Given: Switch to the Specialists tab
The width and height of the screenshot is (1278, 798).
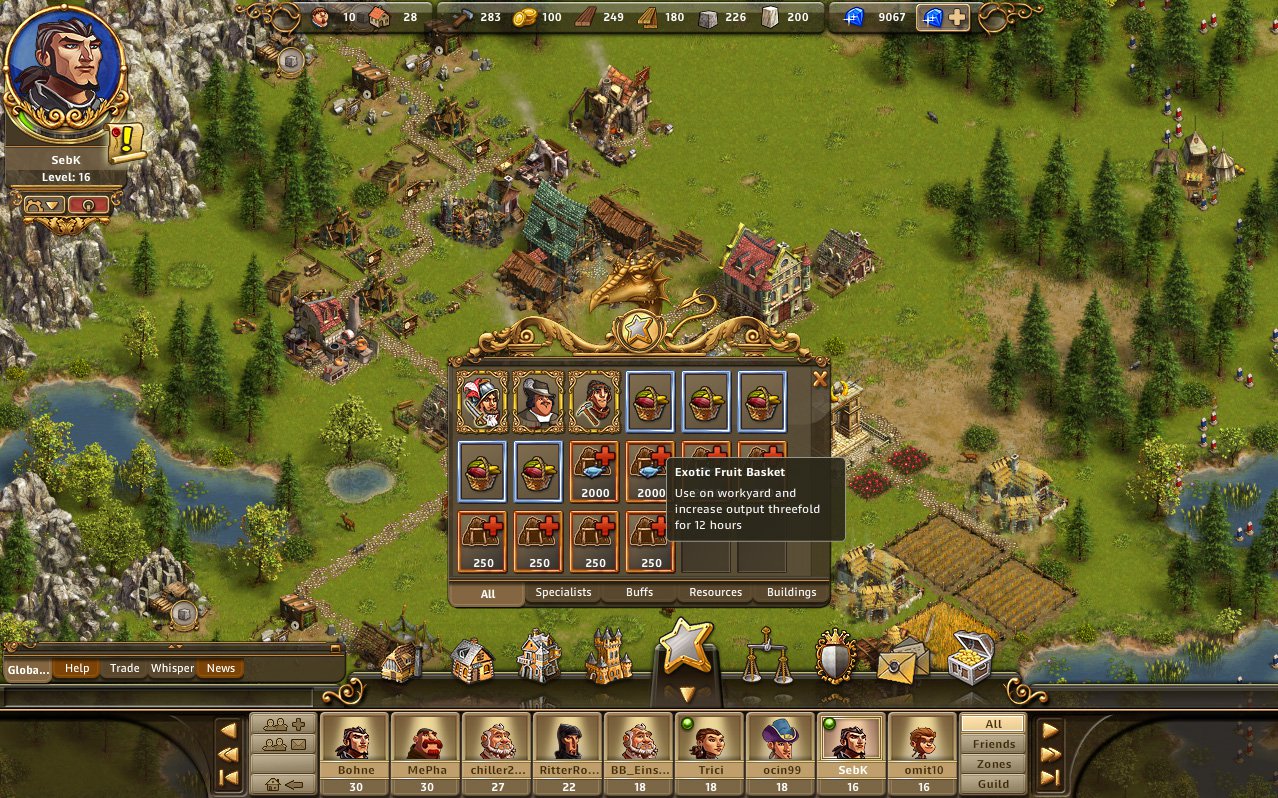Looking at the screenshot, I should tap(563, 592).
